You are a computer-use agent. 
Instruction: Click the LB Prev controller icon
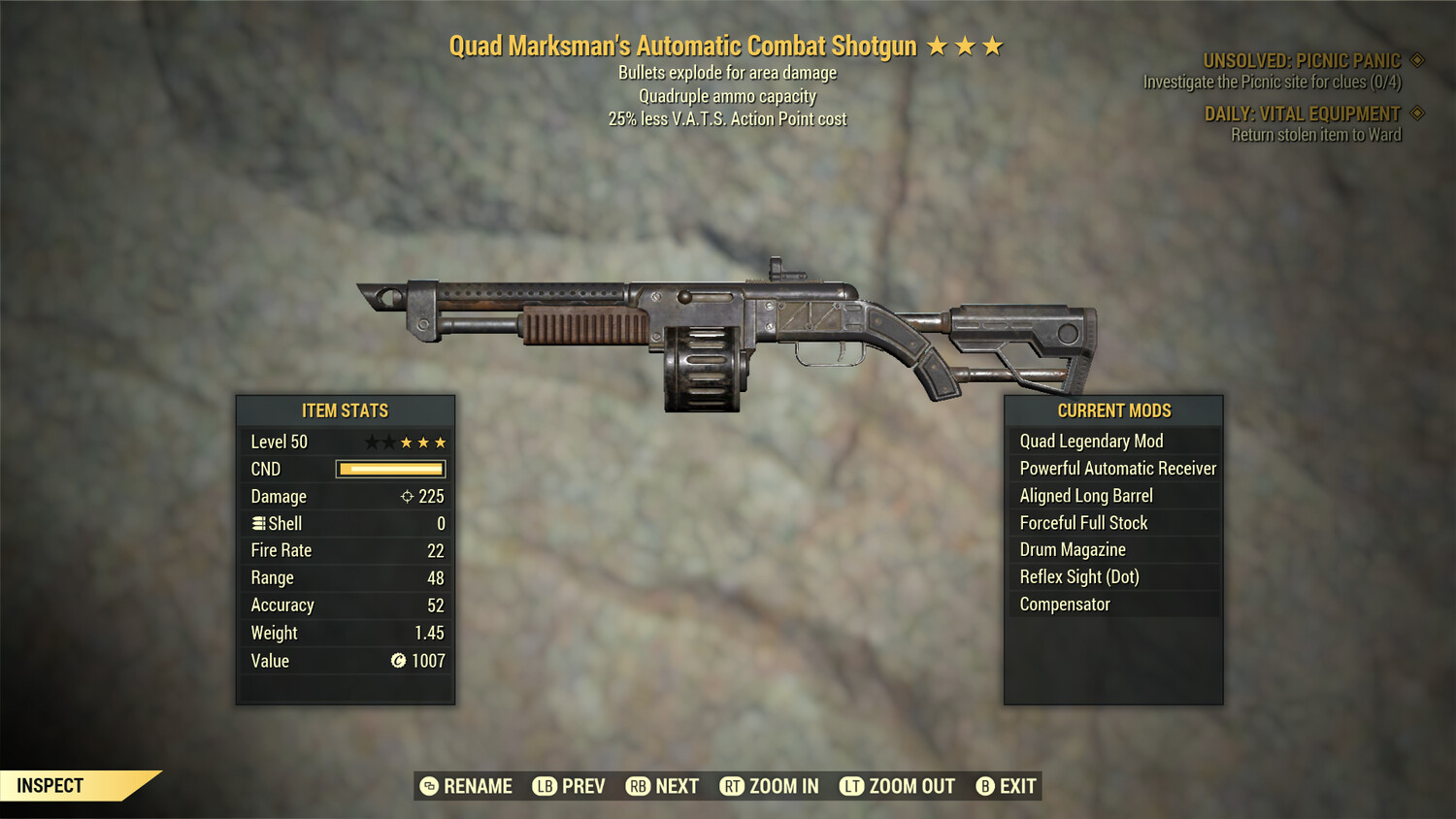[x=544, y=786]
